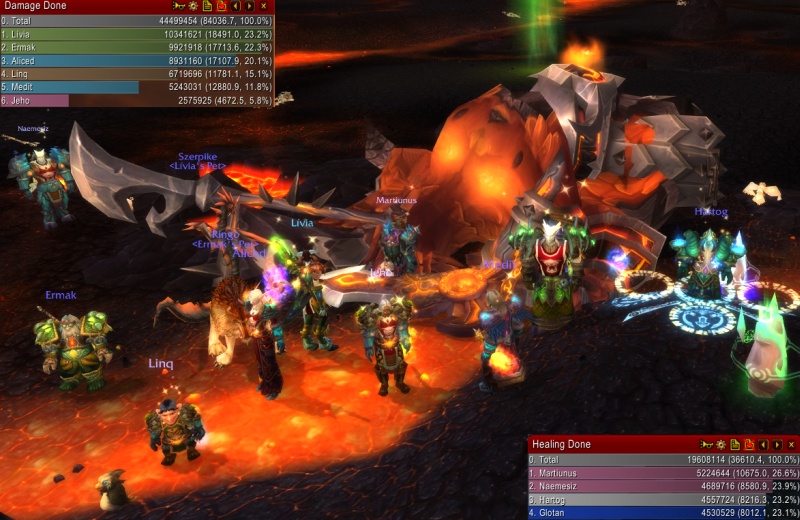Image resolution: width=800 pixels, height=520 pixels.
Task: Go to next mode on Healing Done meter
Action: [777, 444]
